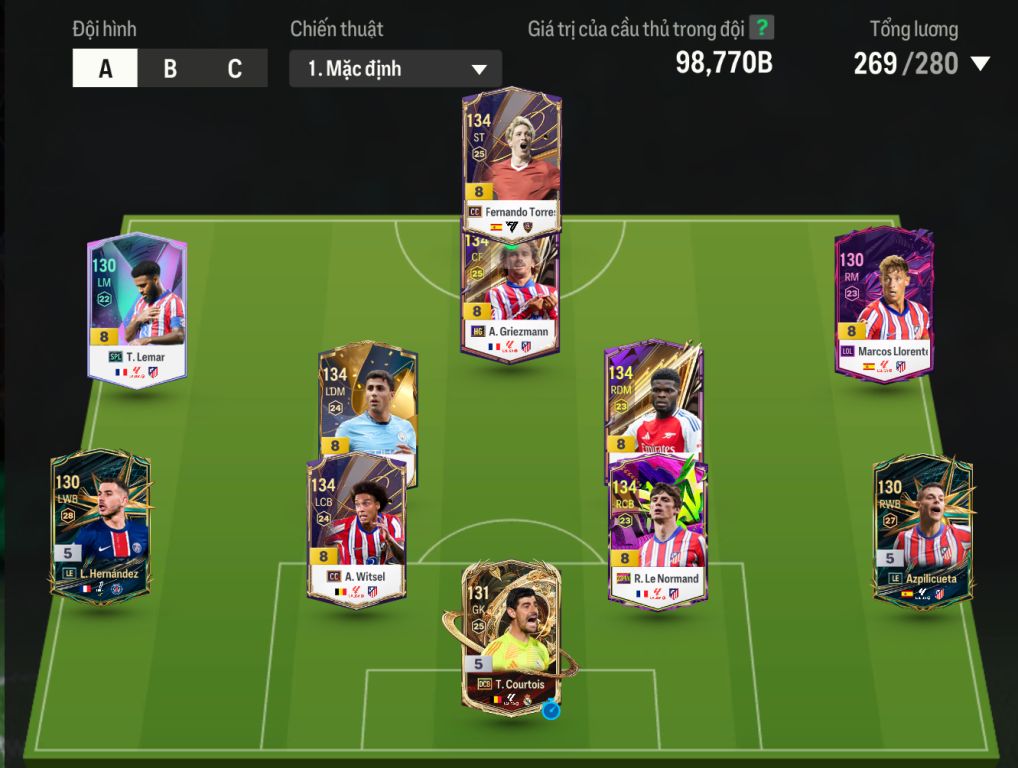Switch to squad tab C
The width and height of the screenshot is (1018, 768).
tap(235, 69)
